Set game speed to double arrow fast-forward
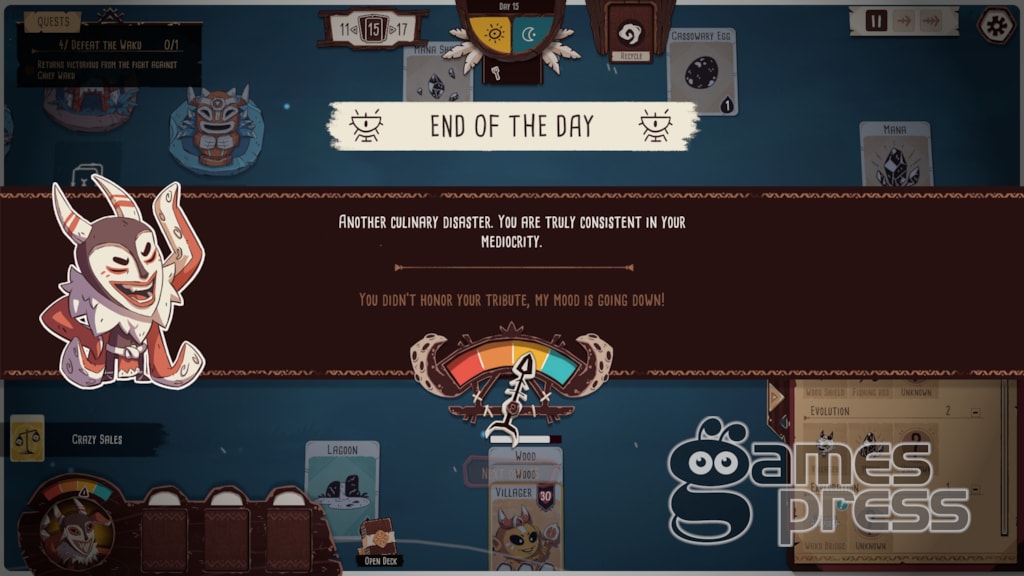This screenshot has height=576, width=1024. click(932, 21)
